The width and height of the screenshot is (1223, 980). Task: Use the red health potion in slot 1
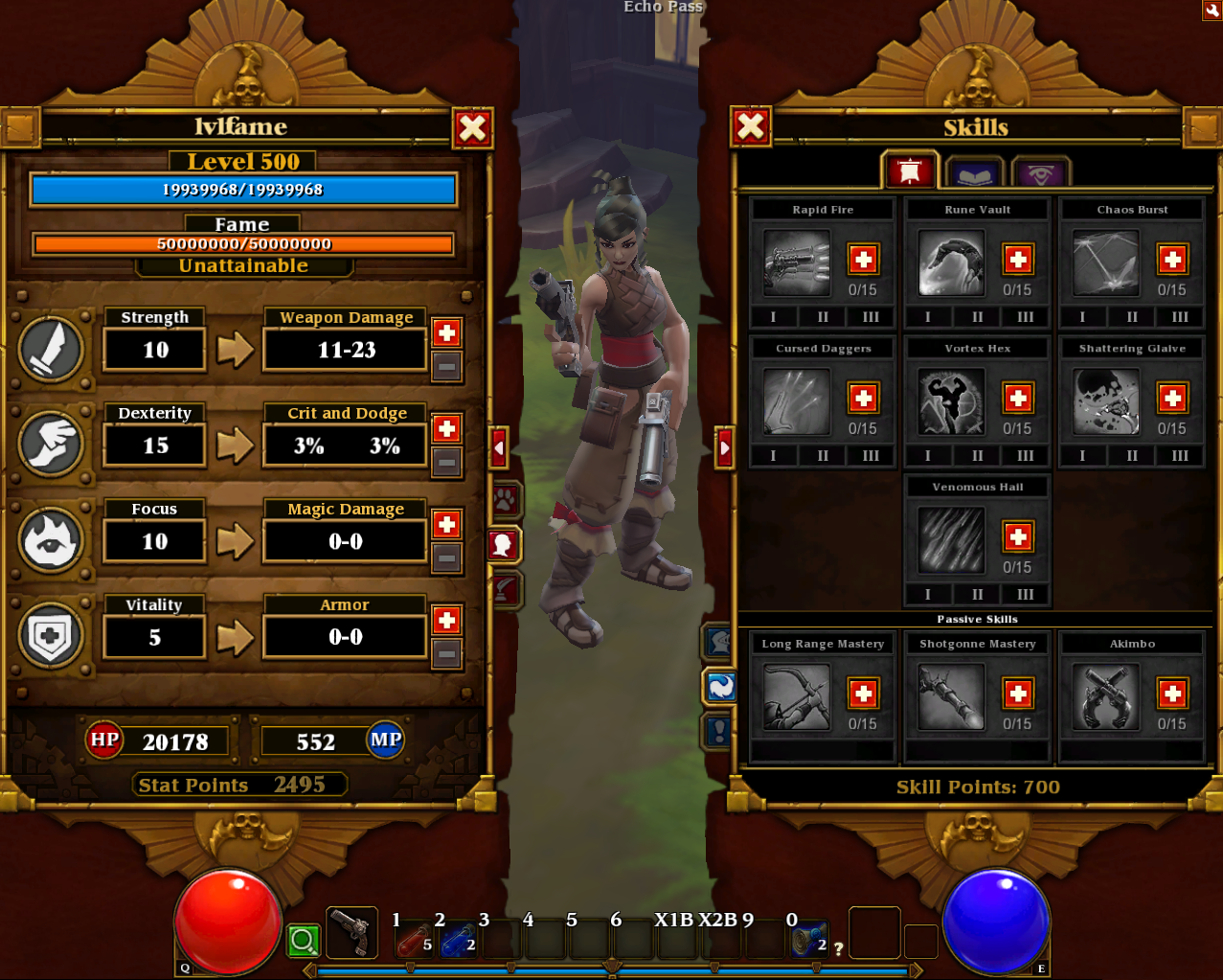click(415, 939)
